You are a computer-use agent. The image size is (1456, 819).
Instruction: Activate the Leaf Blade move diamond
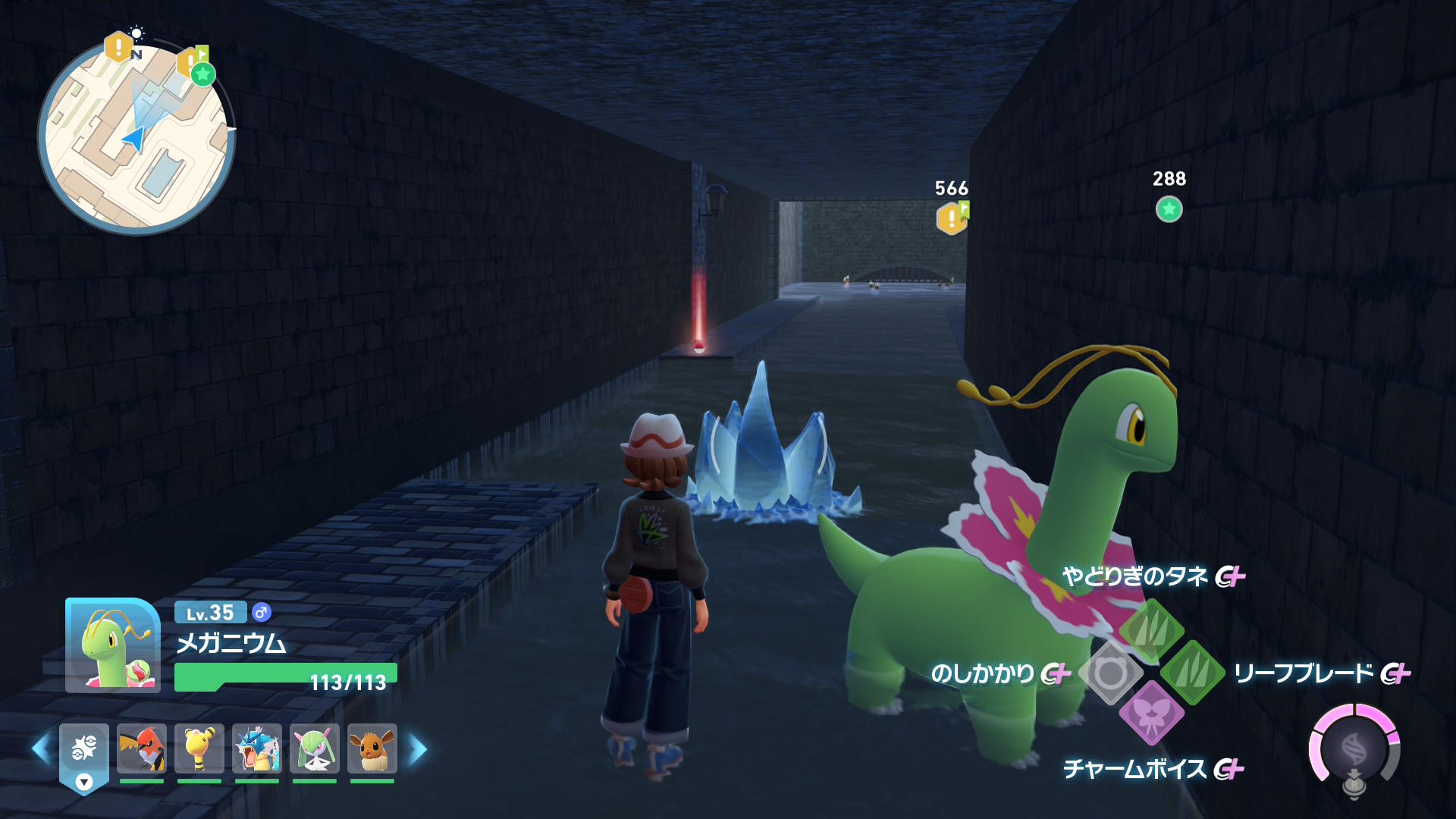tap(1192, 672)
